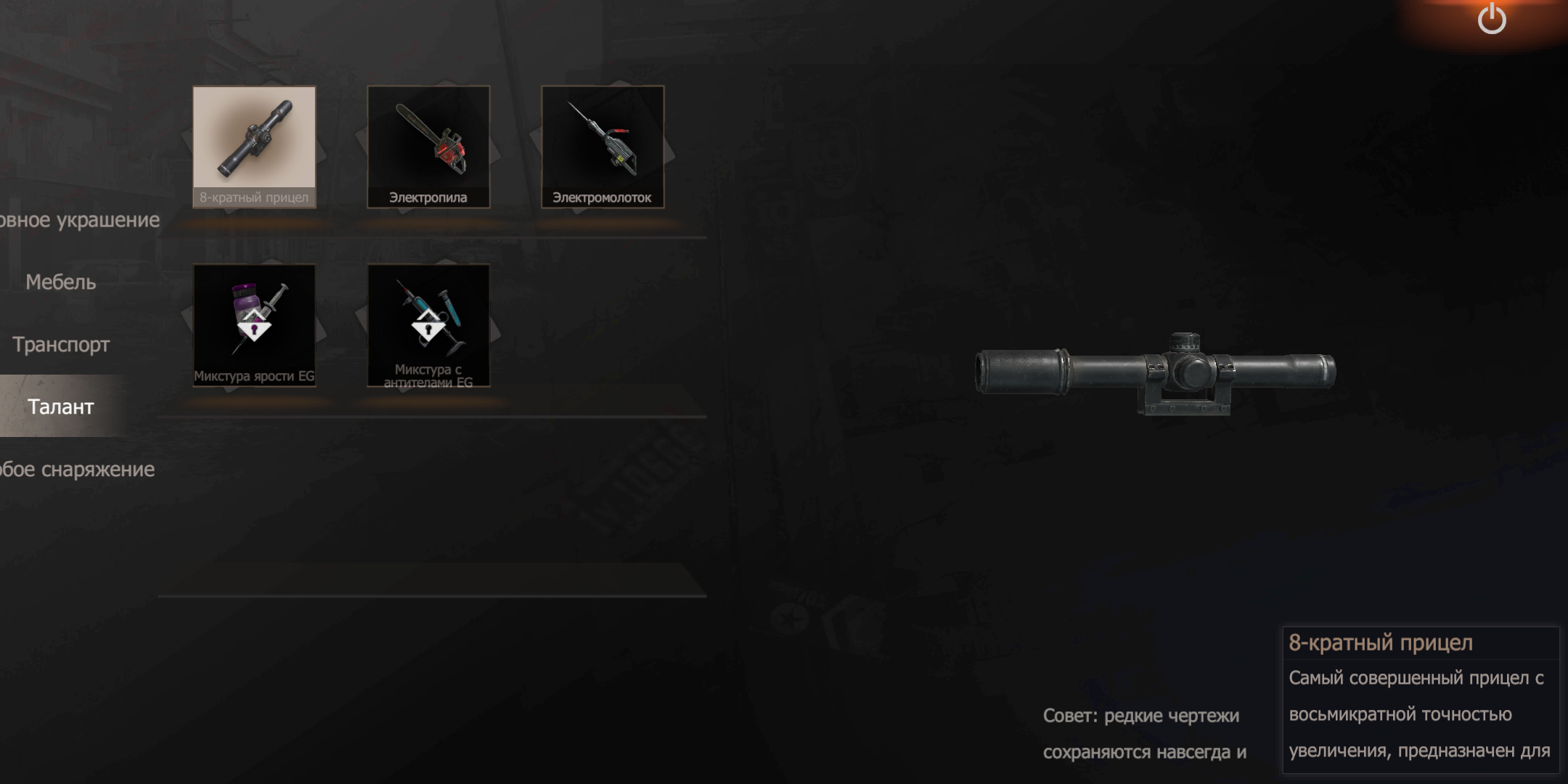Select the Талант category tab
1568x784 pixels.
[x=61, y=407]
